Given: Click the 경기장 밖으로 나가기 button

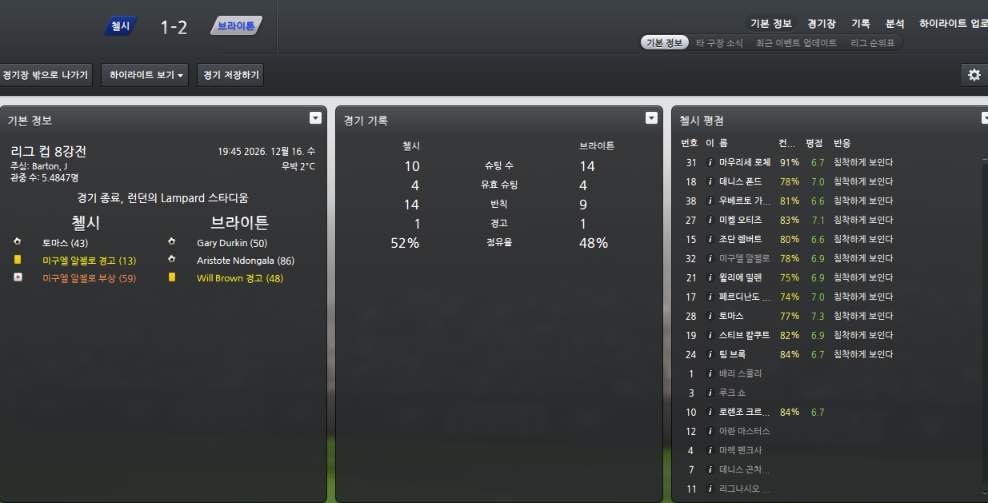Looking at the screenshot, I should click(46, 75).
